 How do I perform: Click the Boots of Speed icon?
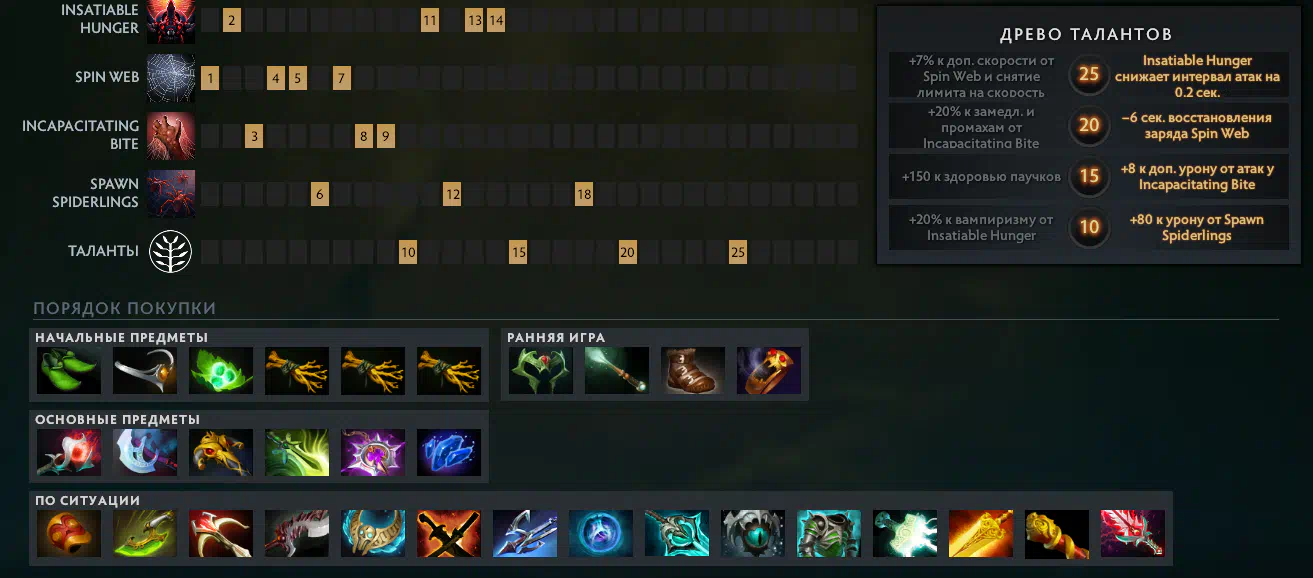[x=693, y=371]
